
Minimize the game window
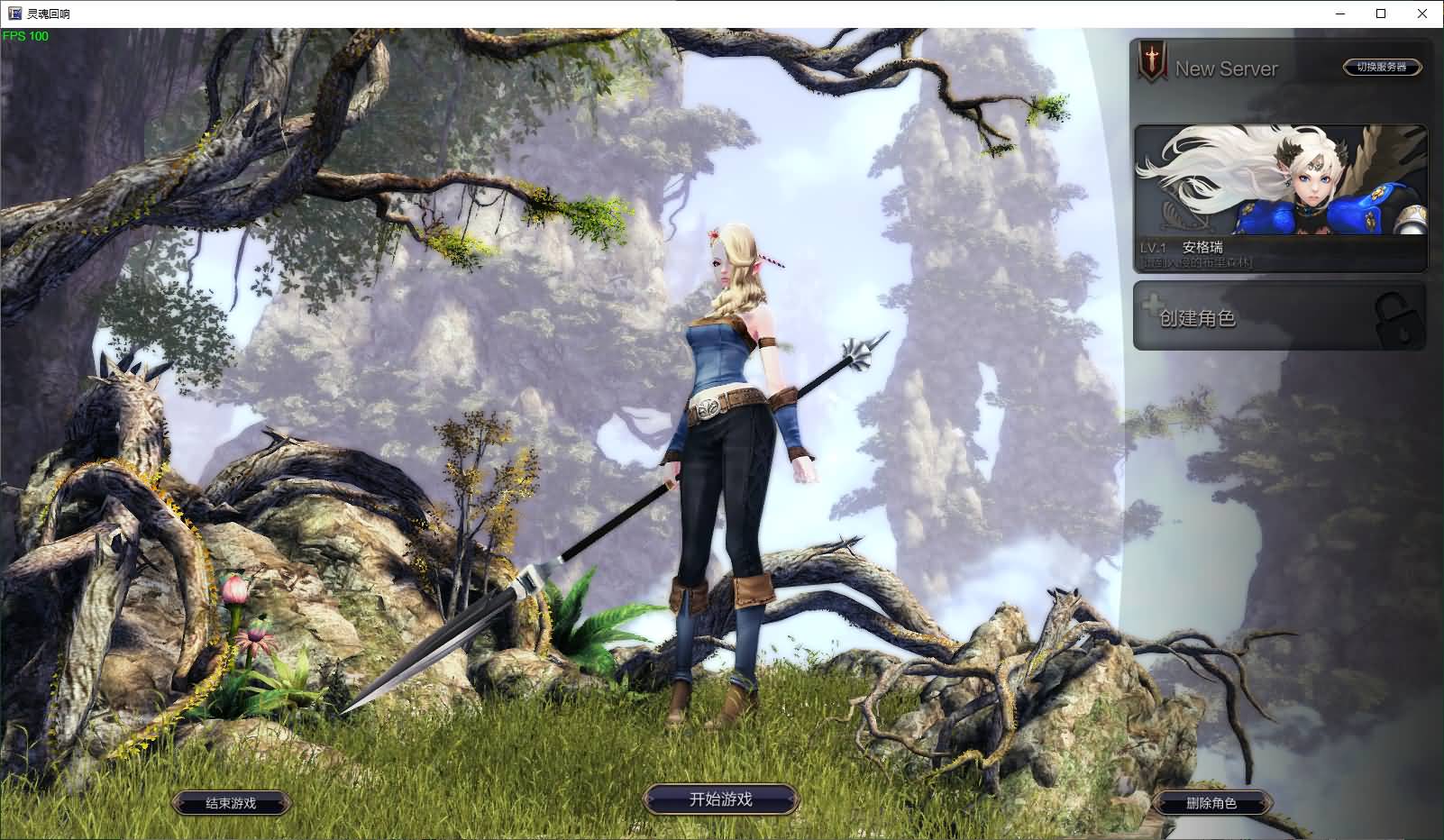click(x=1339, y=14)
